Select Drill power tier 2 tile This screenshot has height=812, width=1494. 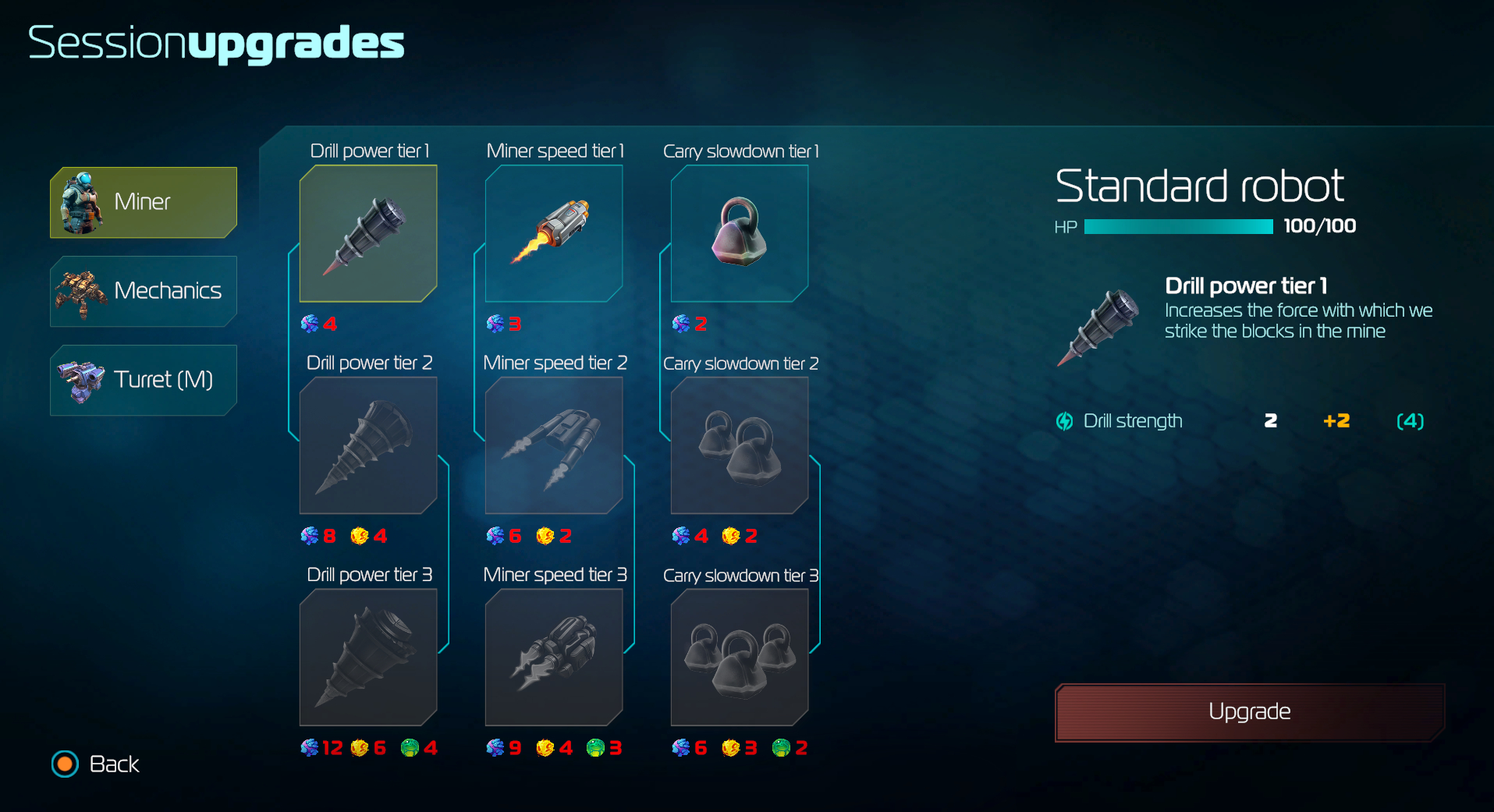click(x=368, y=445)
